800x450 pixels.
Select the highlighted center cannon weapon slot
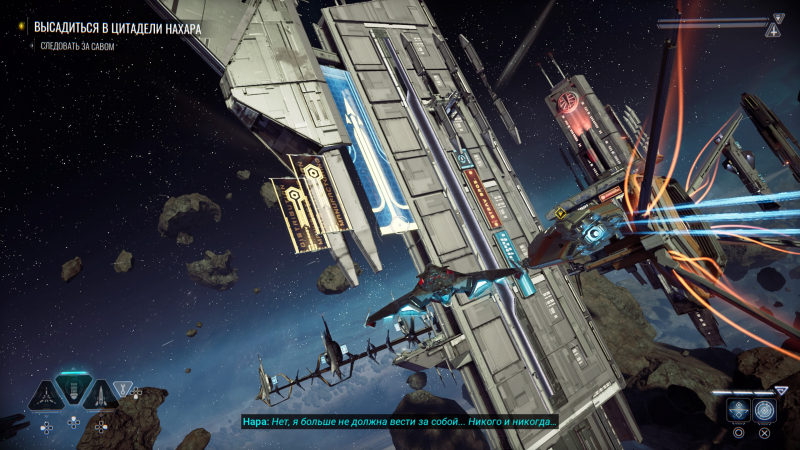click(73, 389)
